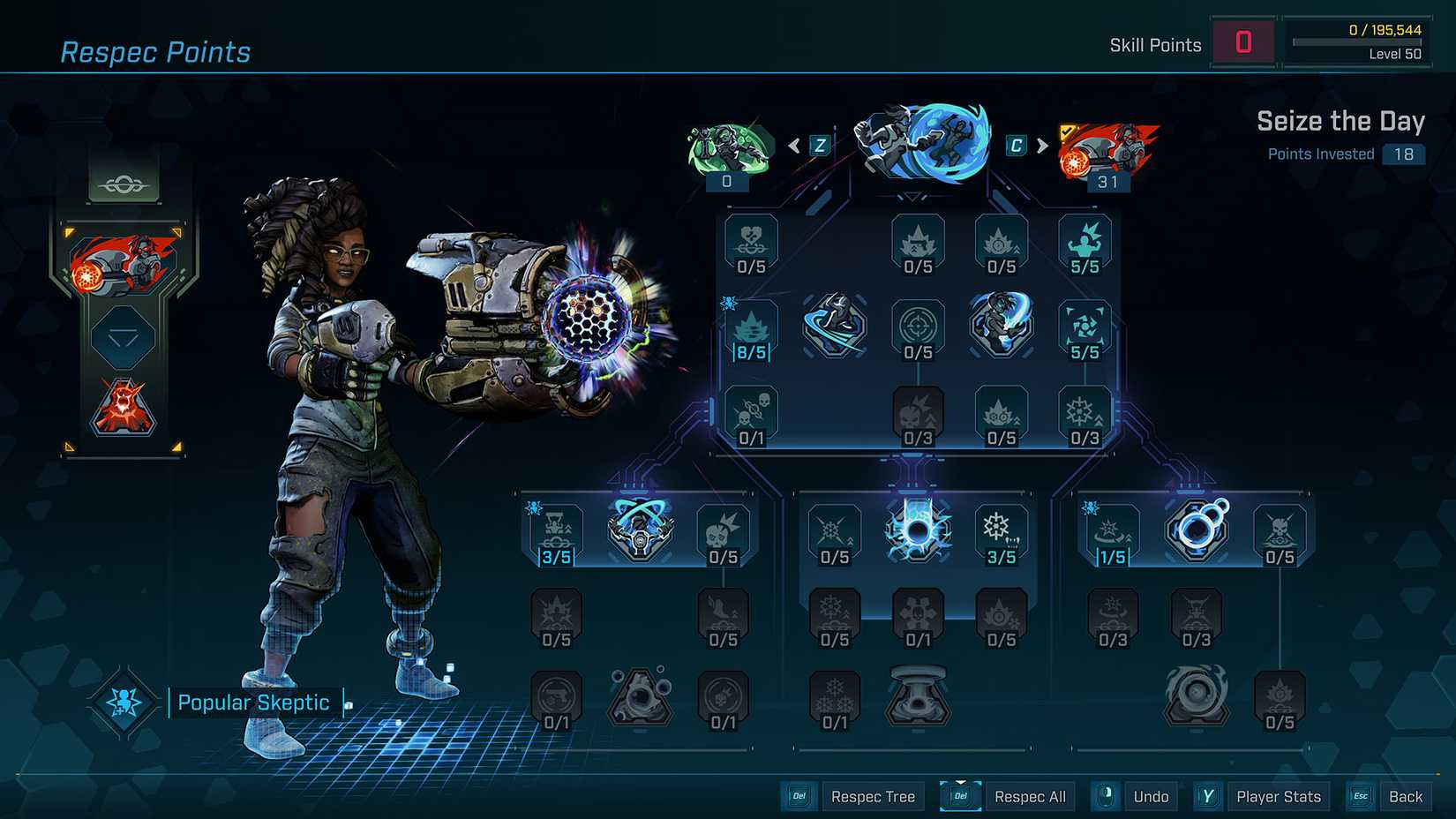Undo the last skill change

click(1150, 797)
